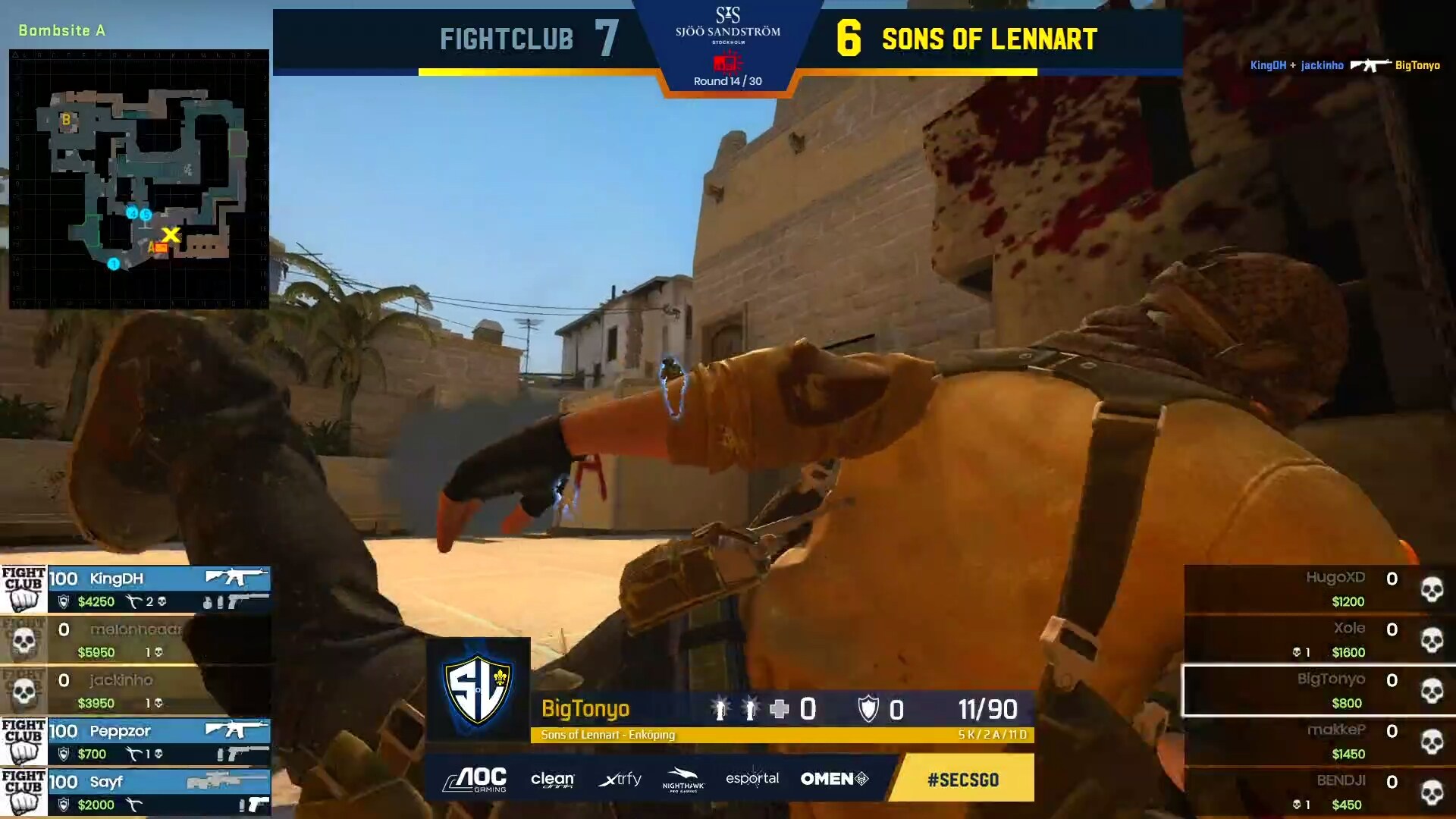Click the Fightclub team name in scoreboard
This screenshot has width=1456, height=819.
click(507, 39)
